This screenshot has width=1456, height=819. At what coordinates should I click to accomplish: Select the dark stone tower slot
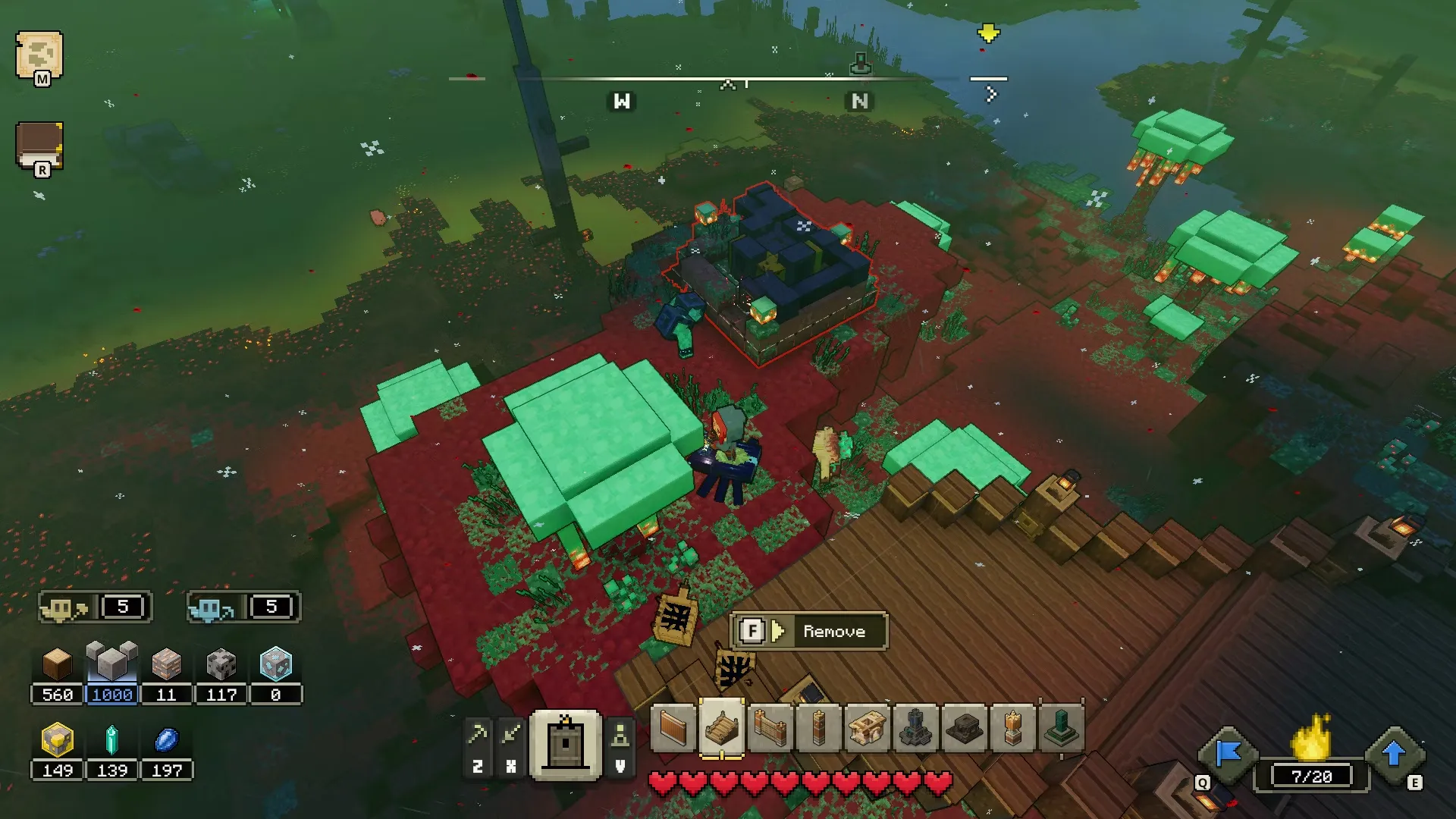pos(915,730)
